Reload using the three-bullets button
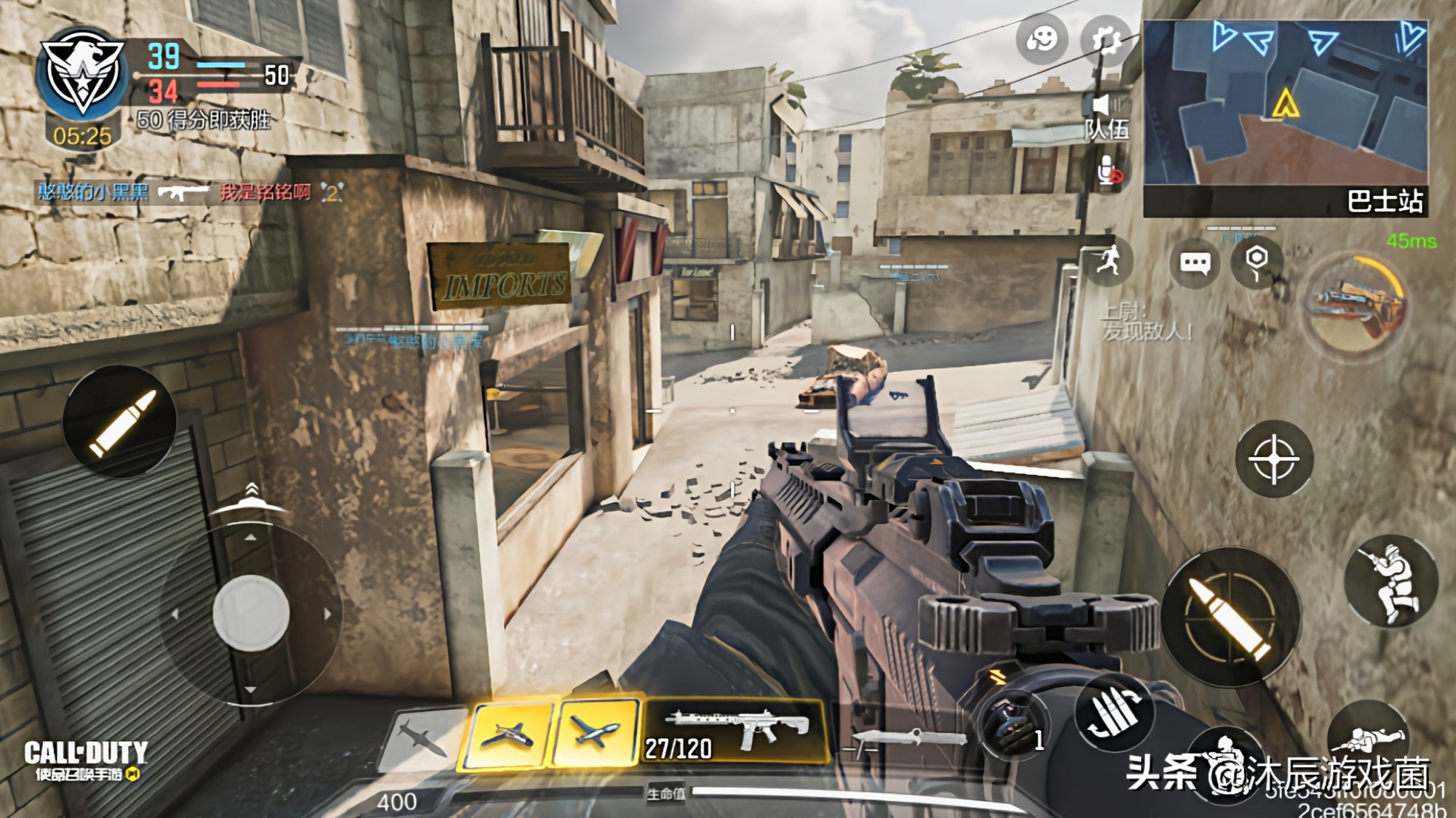Screen dimensions: 1456x818 [1115, 714]
